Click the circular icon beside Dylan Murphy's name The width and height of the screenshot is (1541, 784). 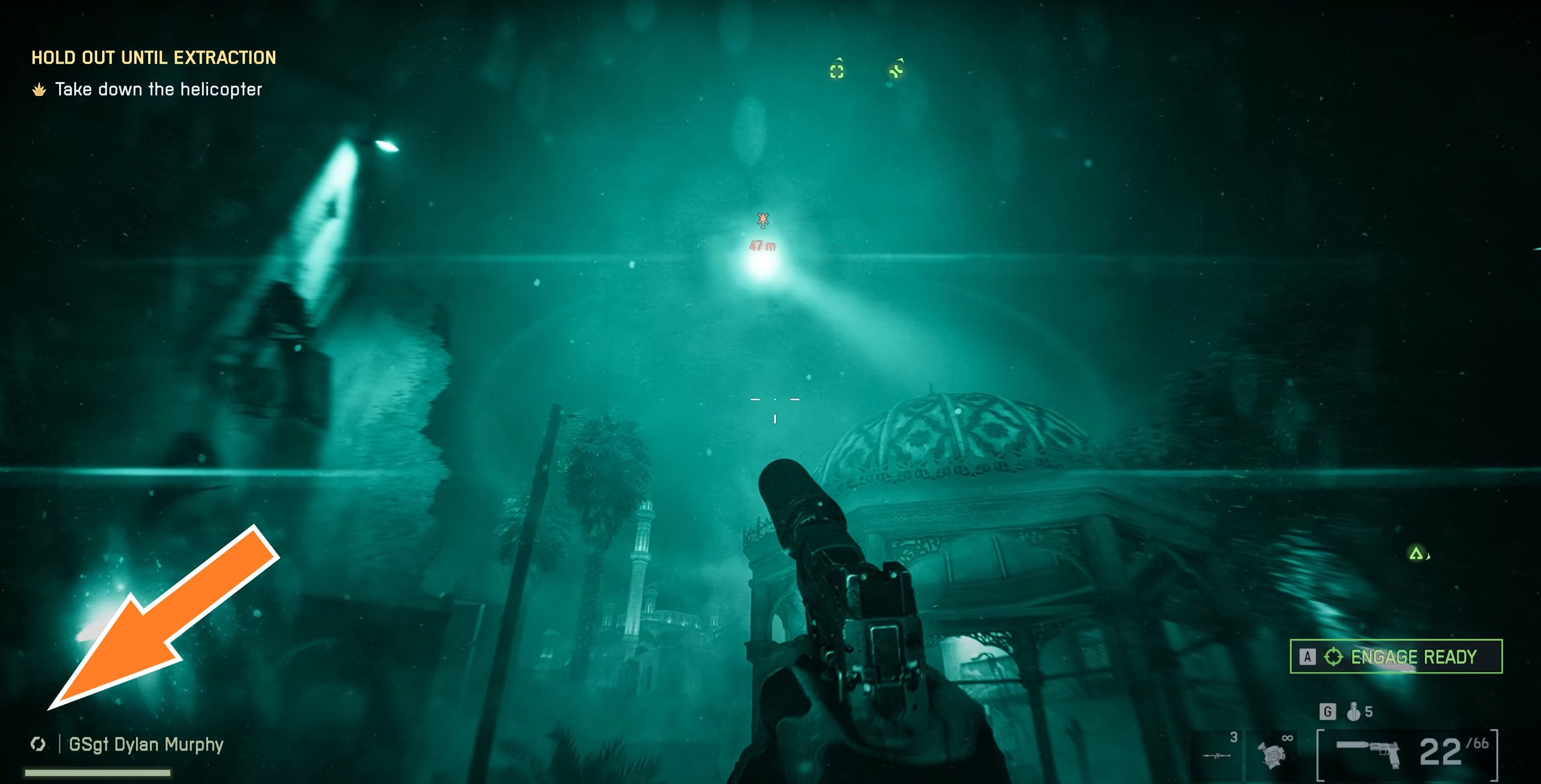point(38,744)
